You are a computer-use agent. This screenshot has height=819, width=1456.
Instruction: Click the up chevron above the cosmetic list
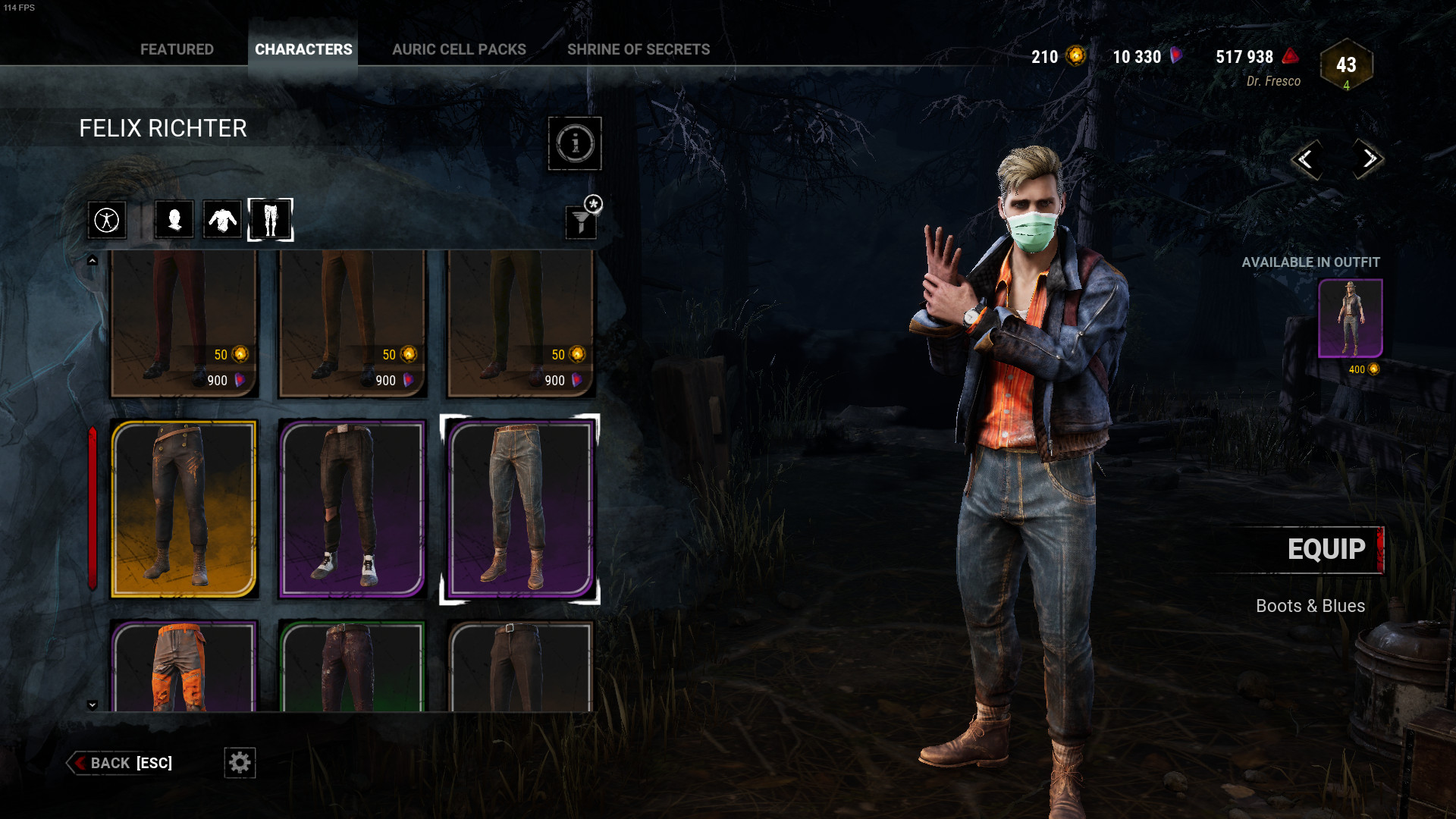click(93, 259)
